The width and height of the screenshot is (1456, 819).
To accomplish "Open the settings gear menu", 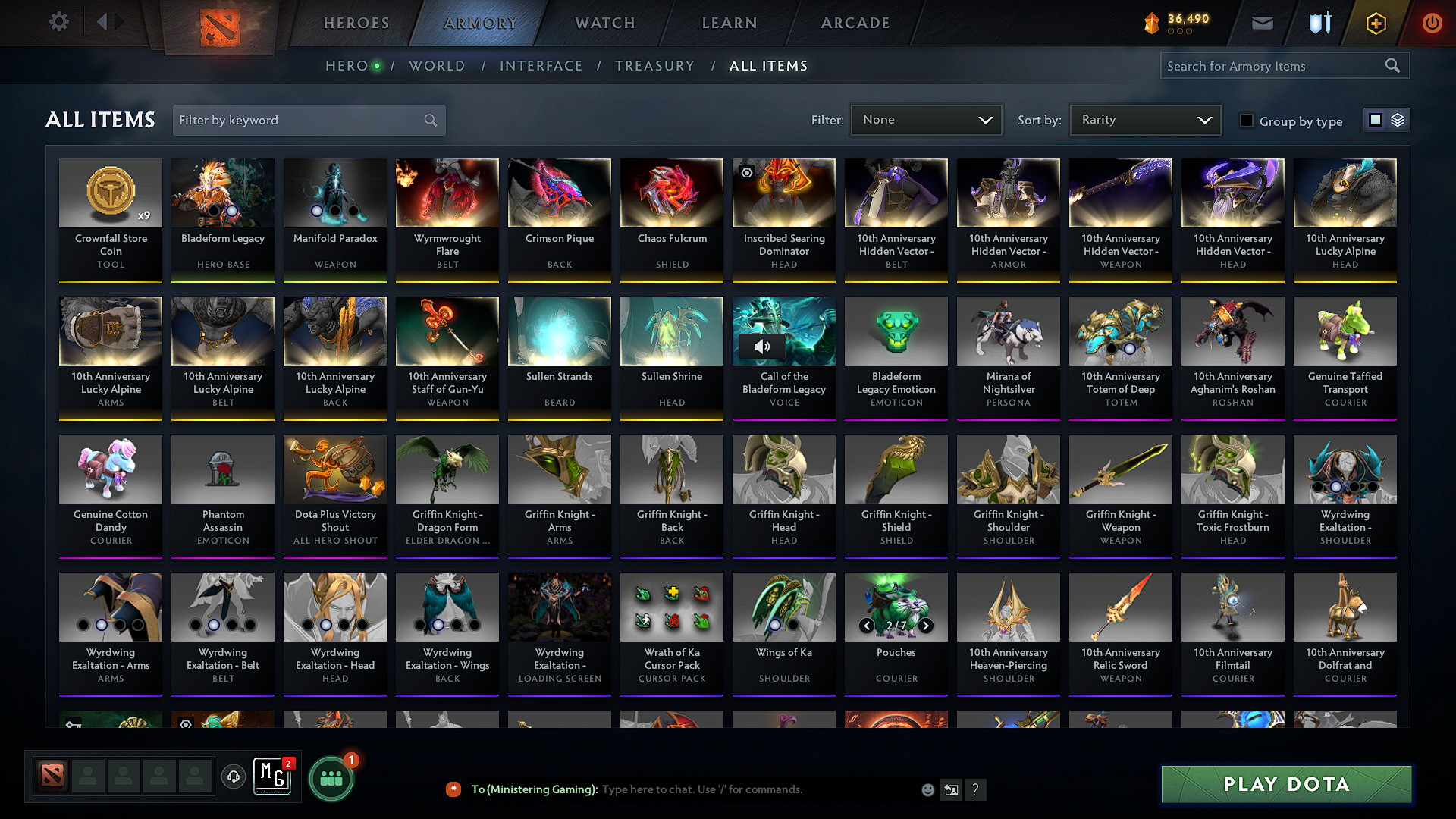I will [58, 22].
